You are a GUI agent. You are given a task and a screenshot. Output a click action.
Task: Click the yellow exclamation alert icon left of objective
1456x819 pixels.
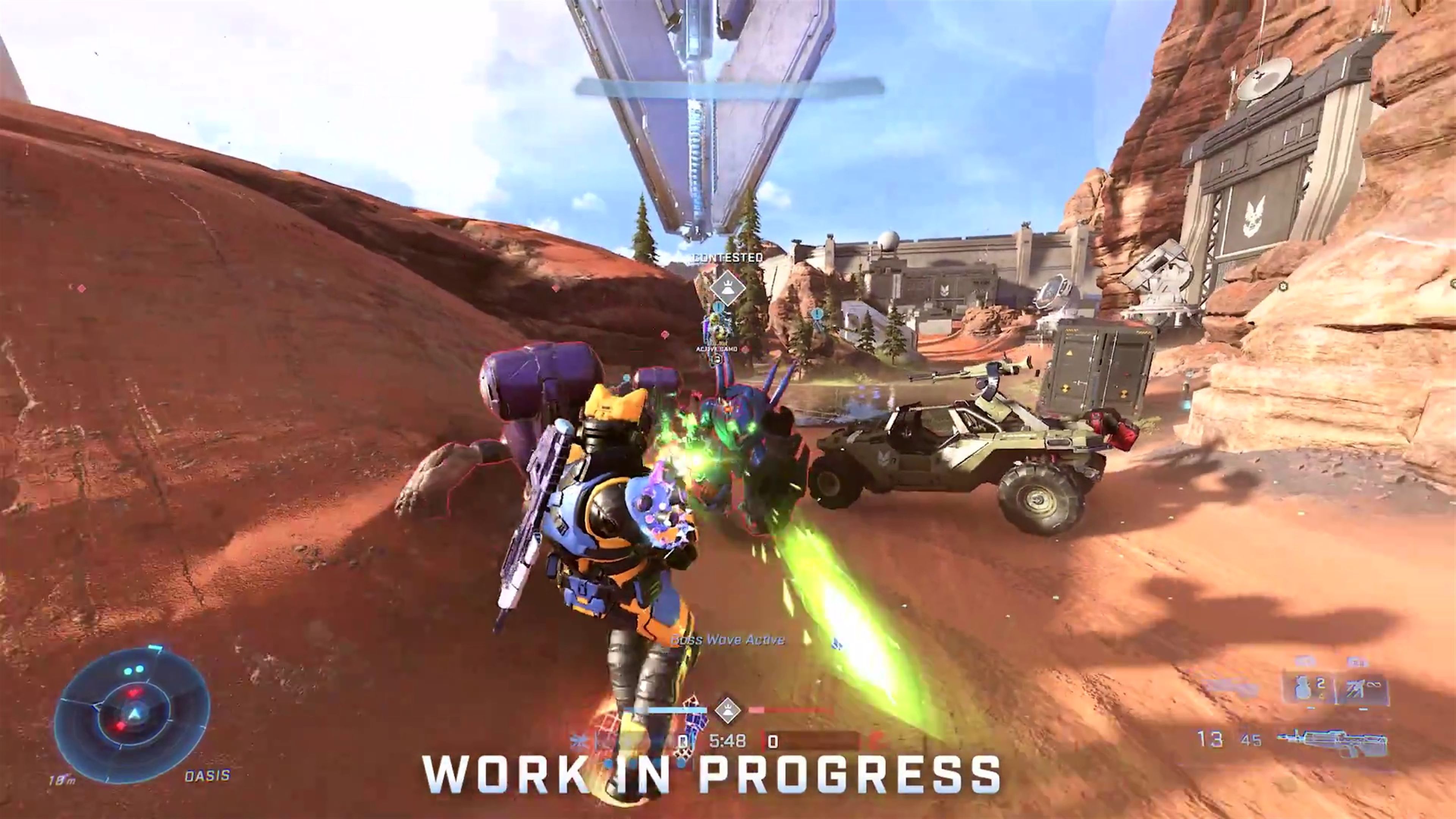pyautogui.click(x=718, y=308)
